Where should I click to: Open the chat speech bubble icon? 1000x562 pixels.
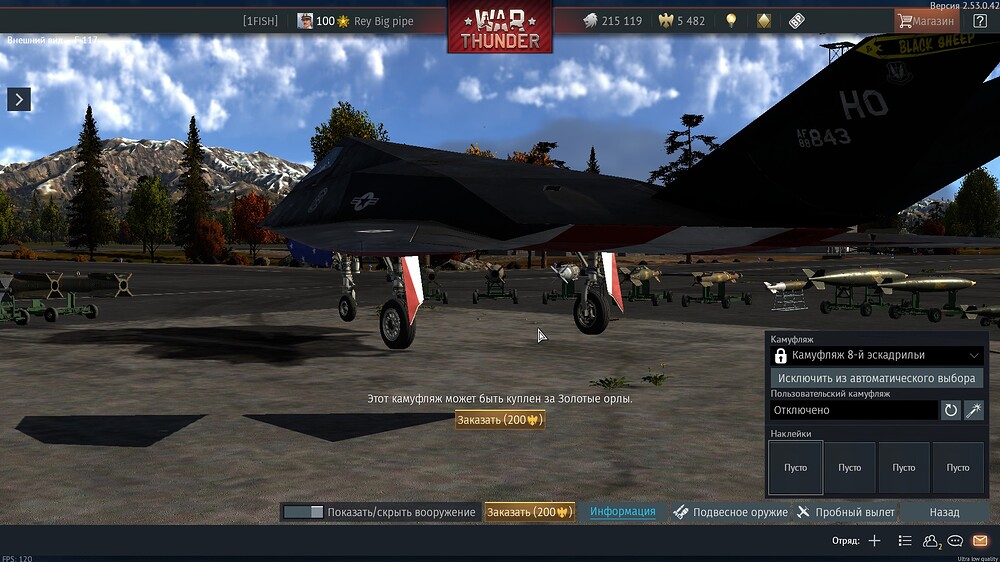955,541
